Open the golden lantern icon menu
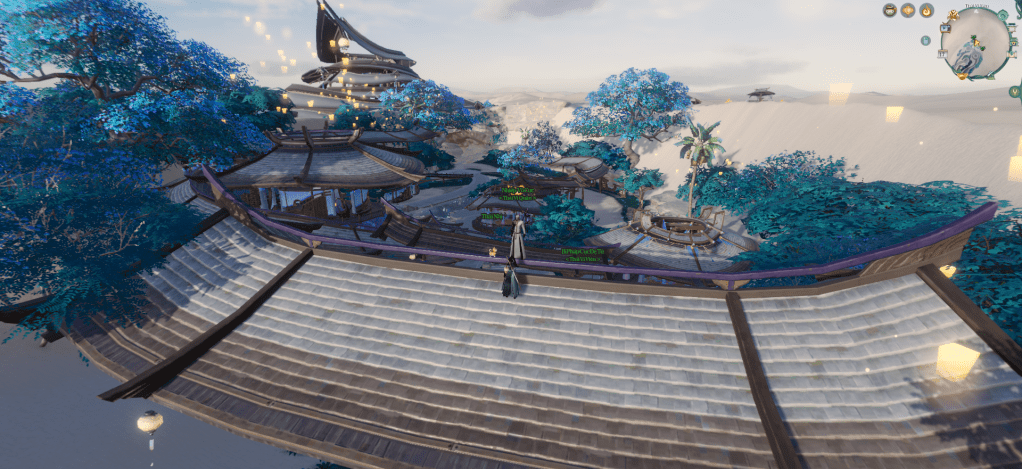The height and width of the screenshot is (469, 1022). (x=908, y=10)
